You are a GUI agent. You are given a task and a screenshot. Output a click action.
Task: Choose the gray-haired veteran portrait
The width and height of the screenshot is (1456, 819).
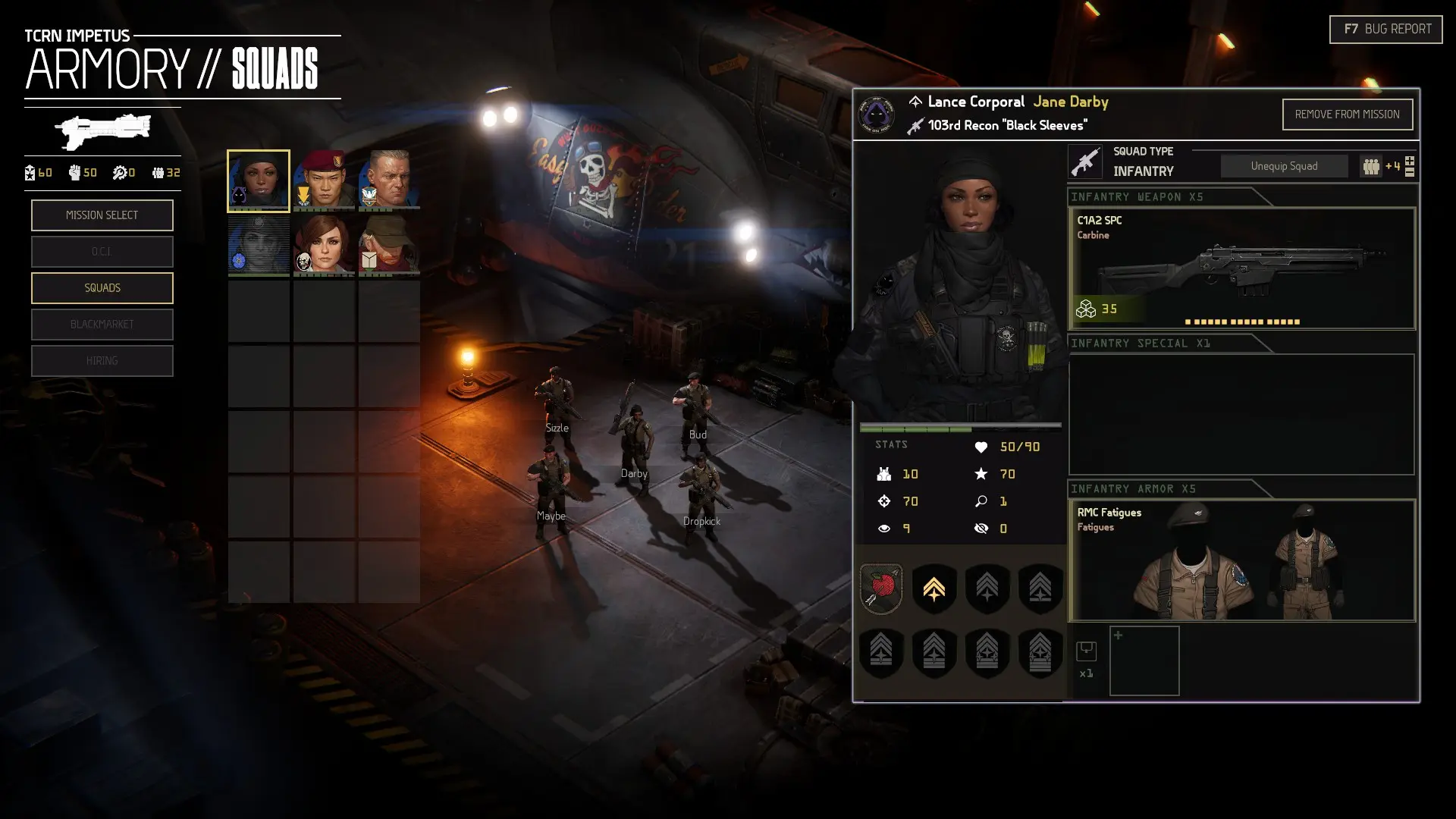pyautogui.click(x=389, y=180)
